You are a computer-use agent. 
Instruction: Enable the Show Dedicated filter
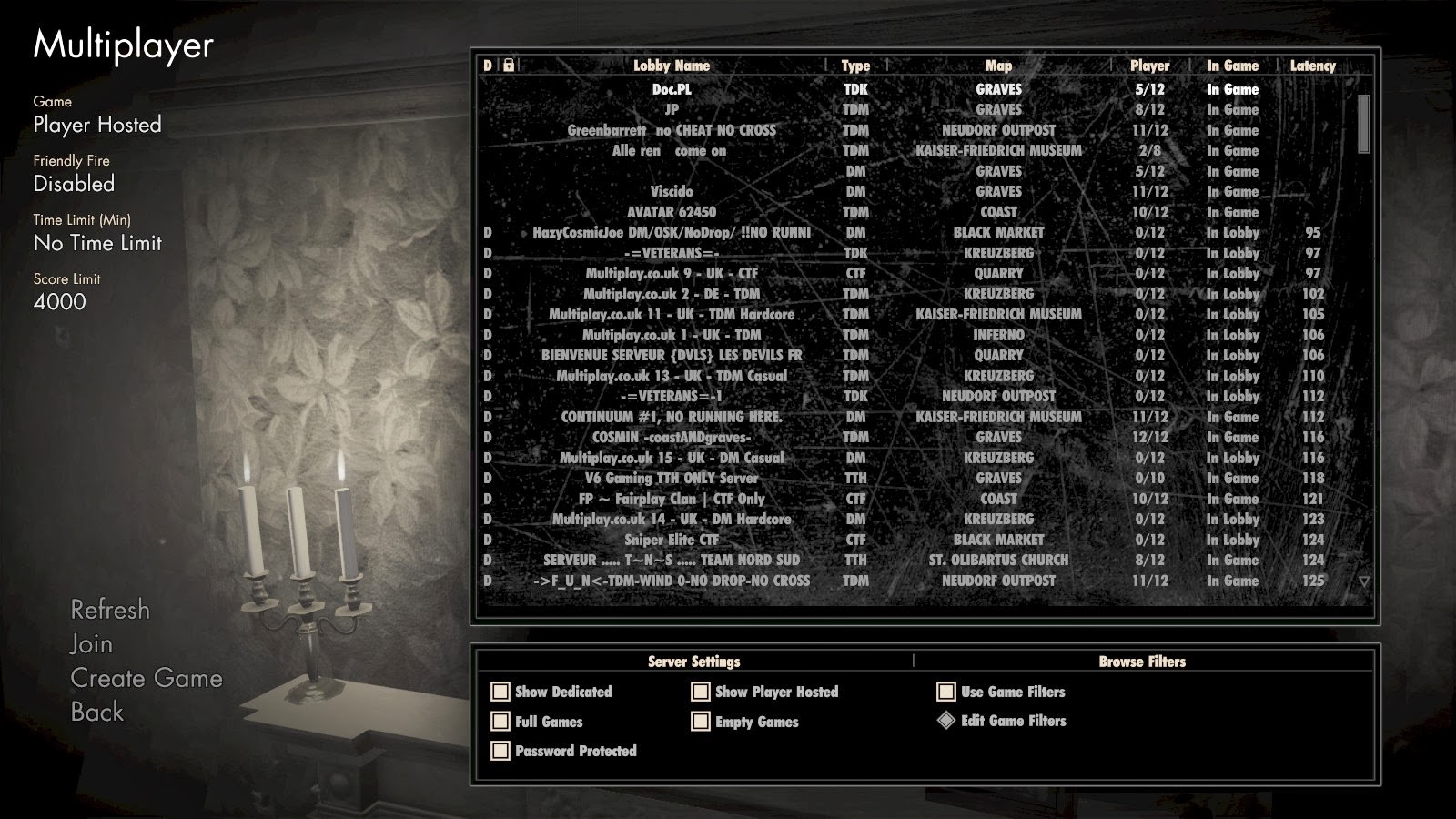499,692
